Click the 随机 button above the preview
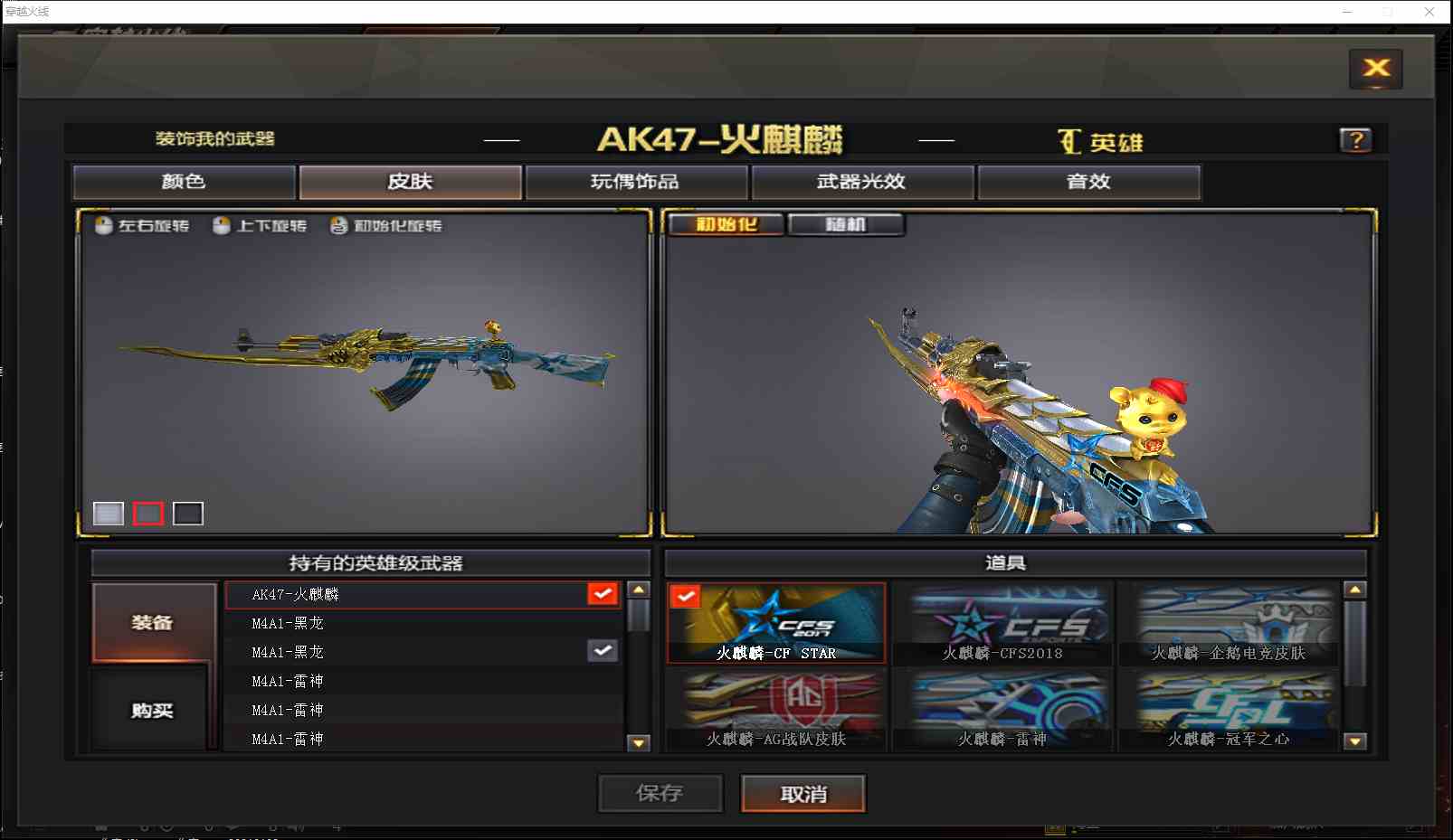The height and width of the screenshot is (840, 1453). click(846, 224)
